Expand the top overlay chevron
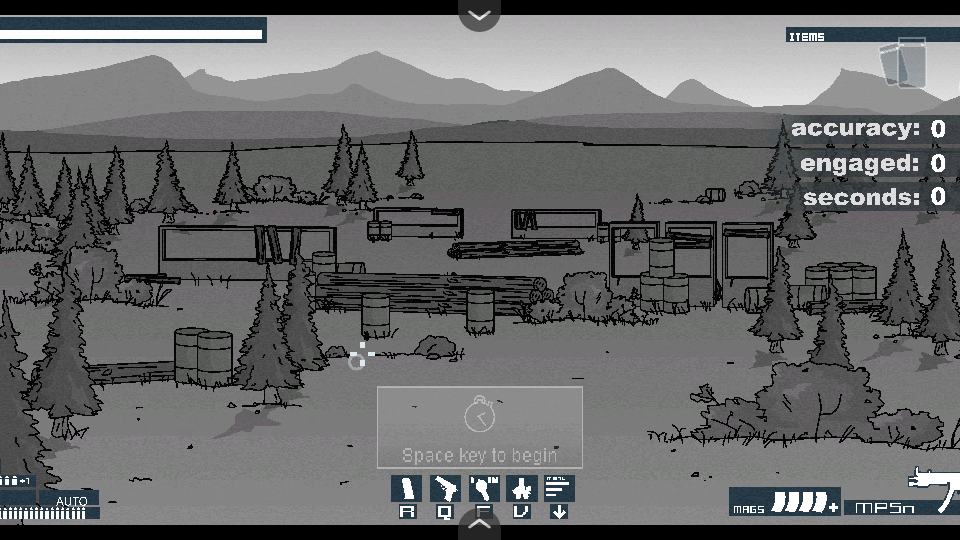The image size is (960, 540). (480, 15)
